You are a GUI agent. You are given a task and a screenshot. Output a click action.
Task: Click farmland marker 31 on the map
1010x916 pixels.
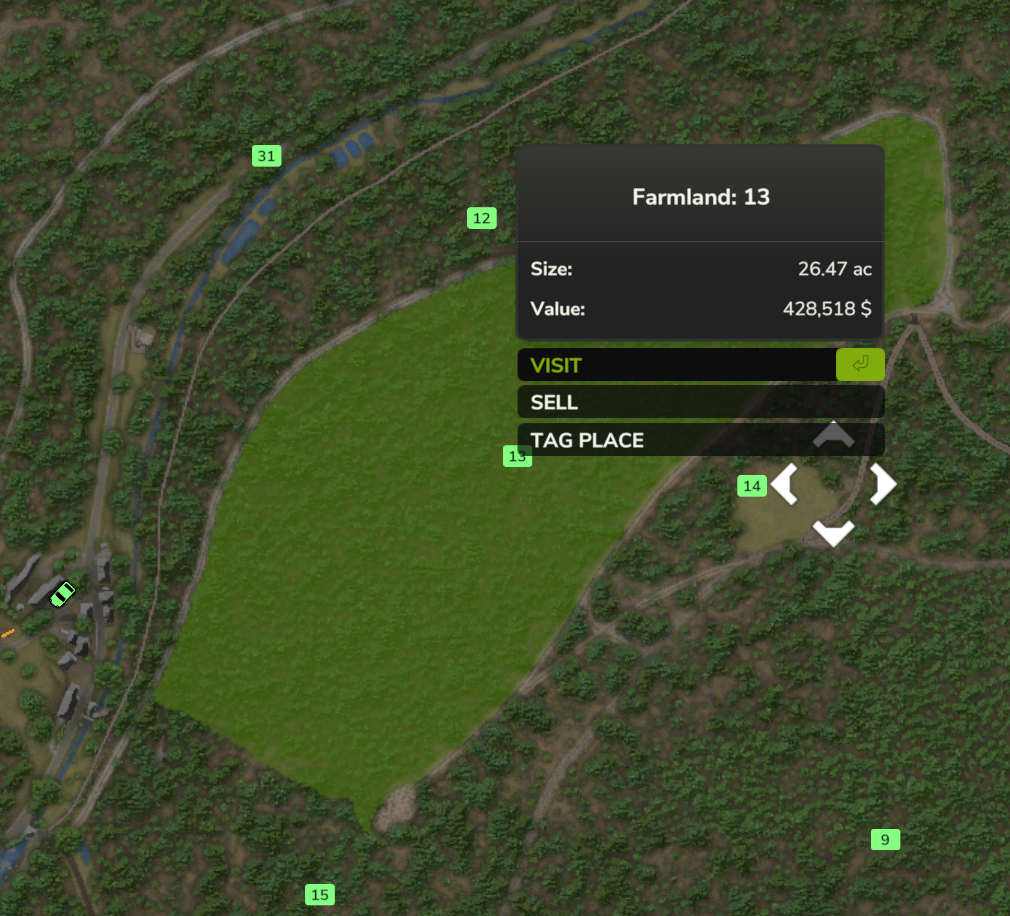(266, 156)
